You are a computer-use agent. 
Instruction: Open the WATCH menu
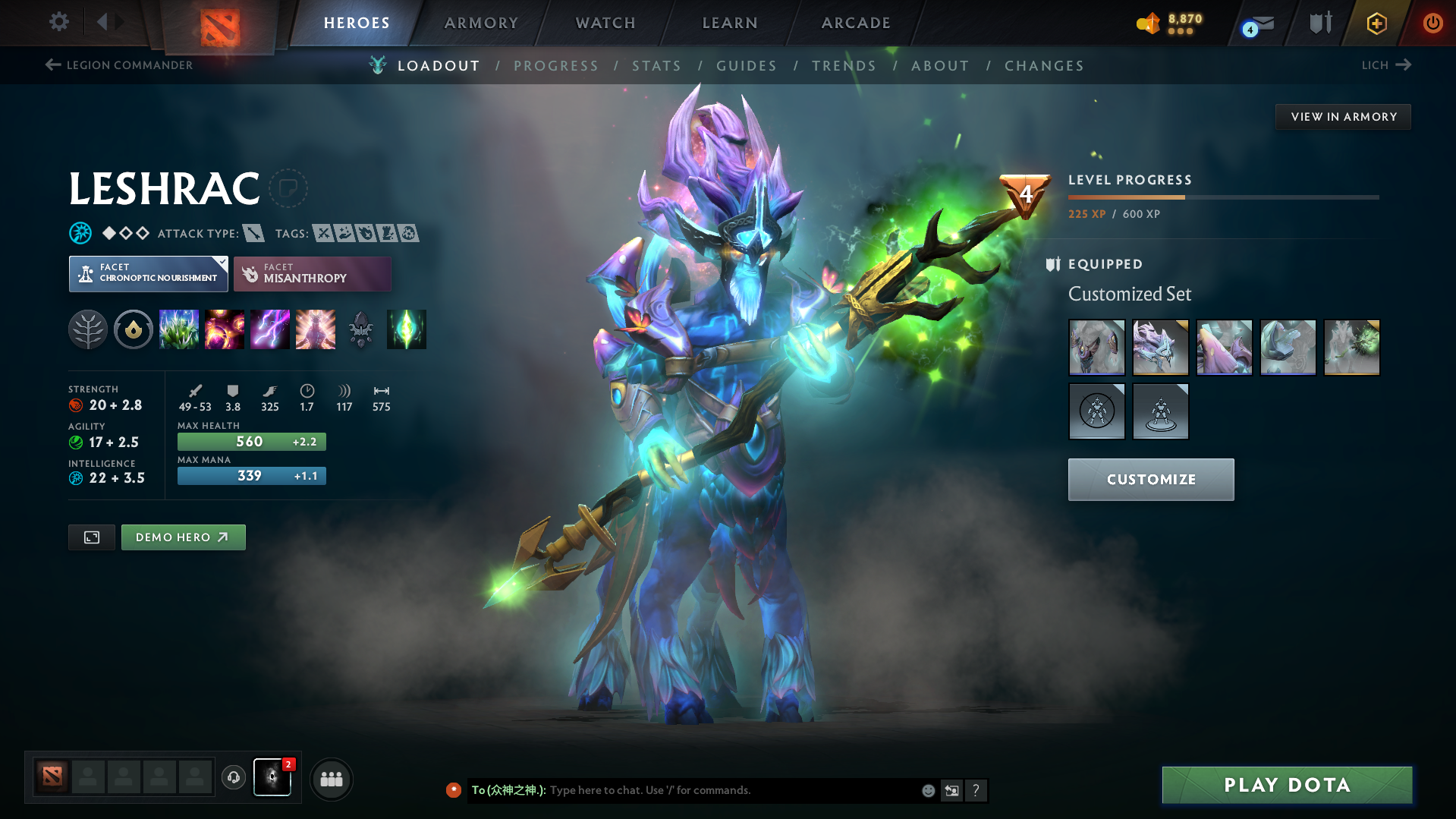pos(605,23)
